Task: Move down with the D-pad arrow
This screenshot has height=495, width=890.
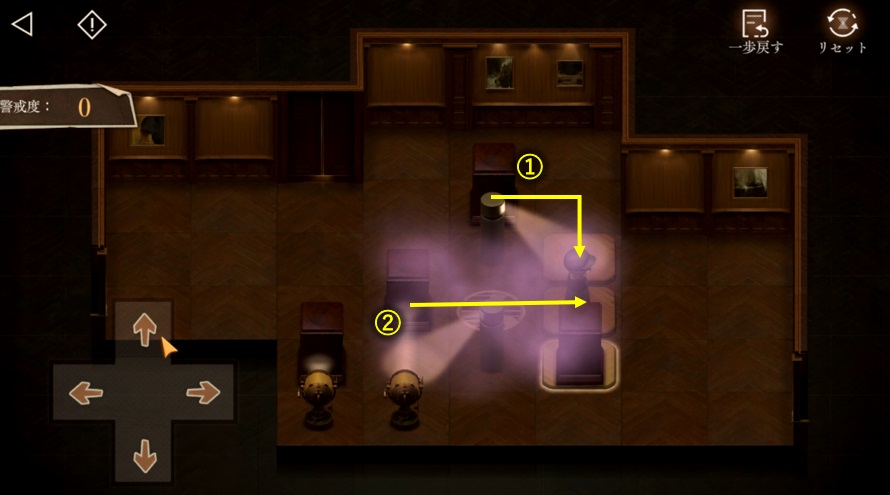Action: [x=145, y=454]
